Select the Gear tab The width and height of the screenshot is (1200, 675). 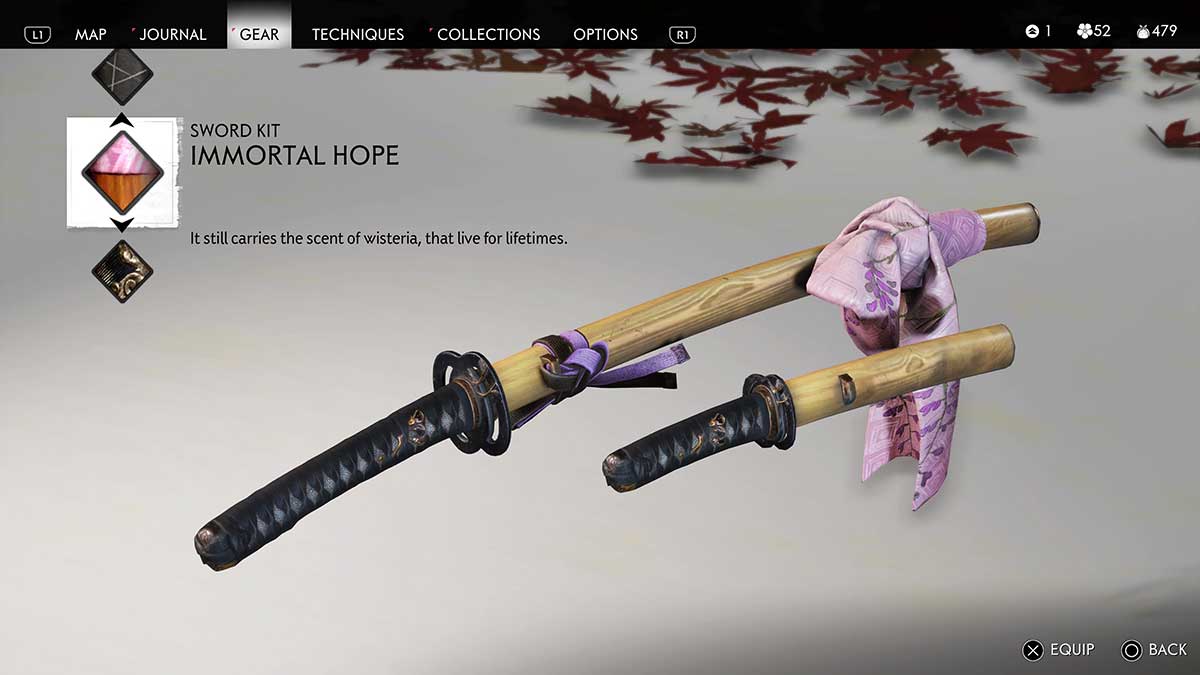259,34
